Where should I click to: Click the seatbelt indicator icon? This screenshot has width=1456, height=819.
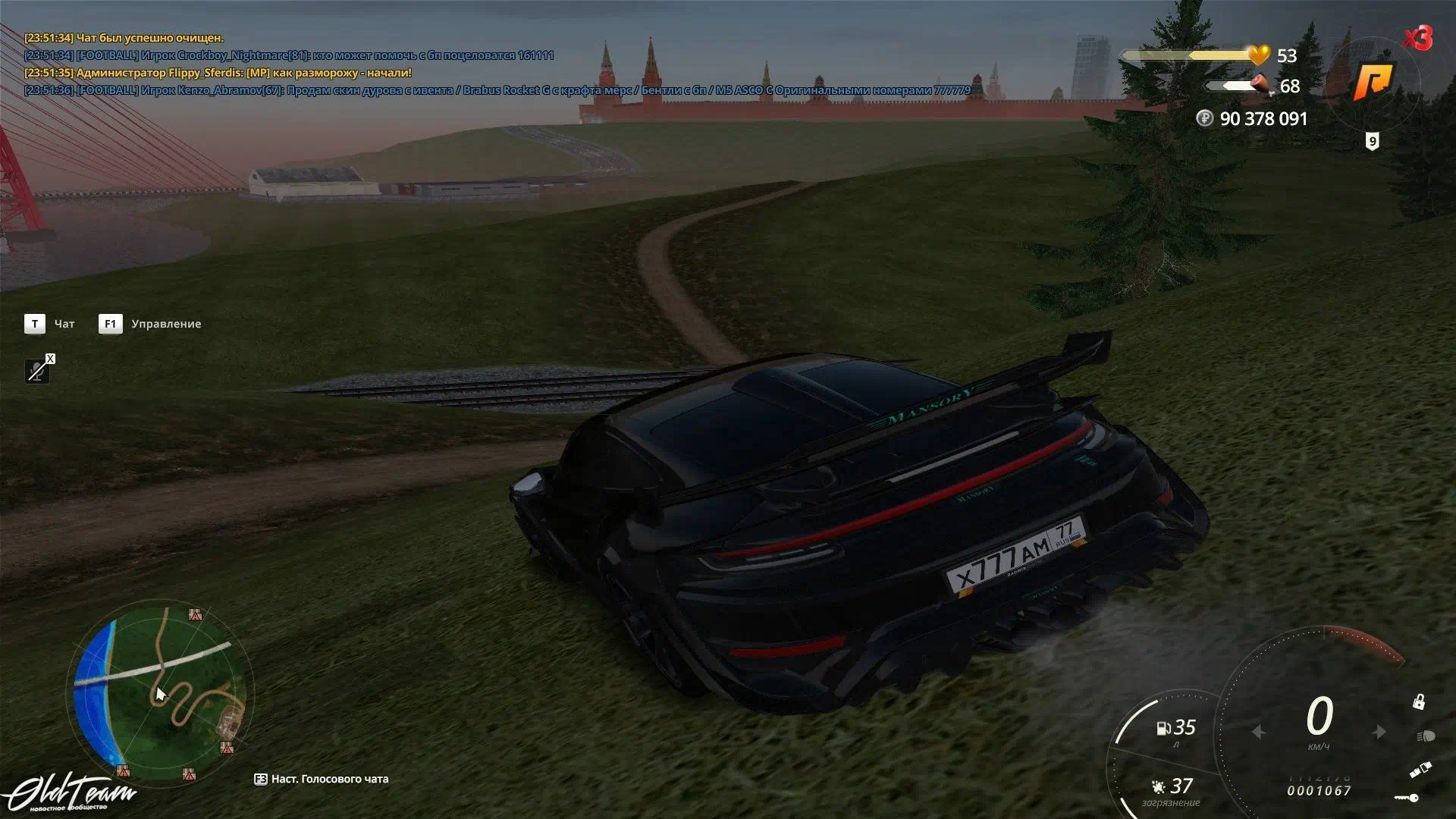tap(1420, 770)
